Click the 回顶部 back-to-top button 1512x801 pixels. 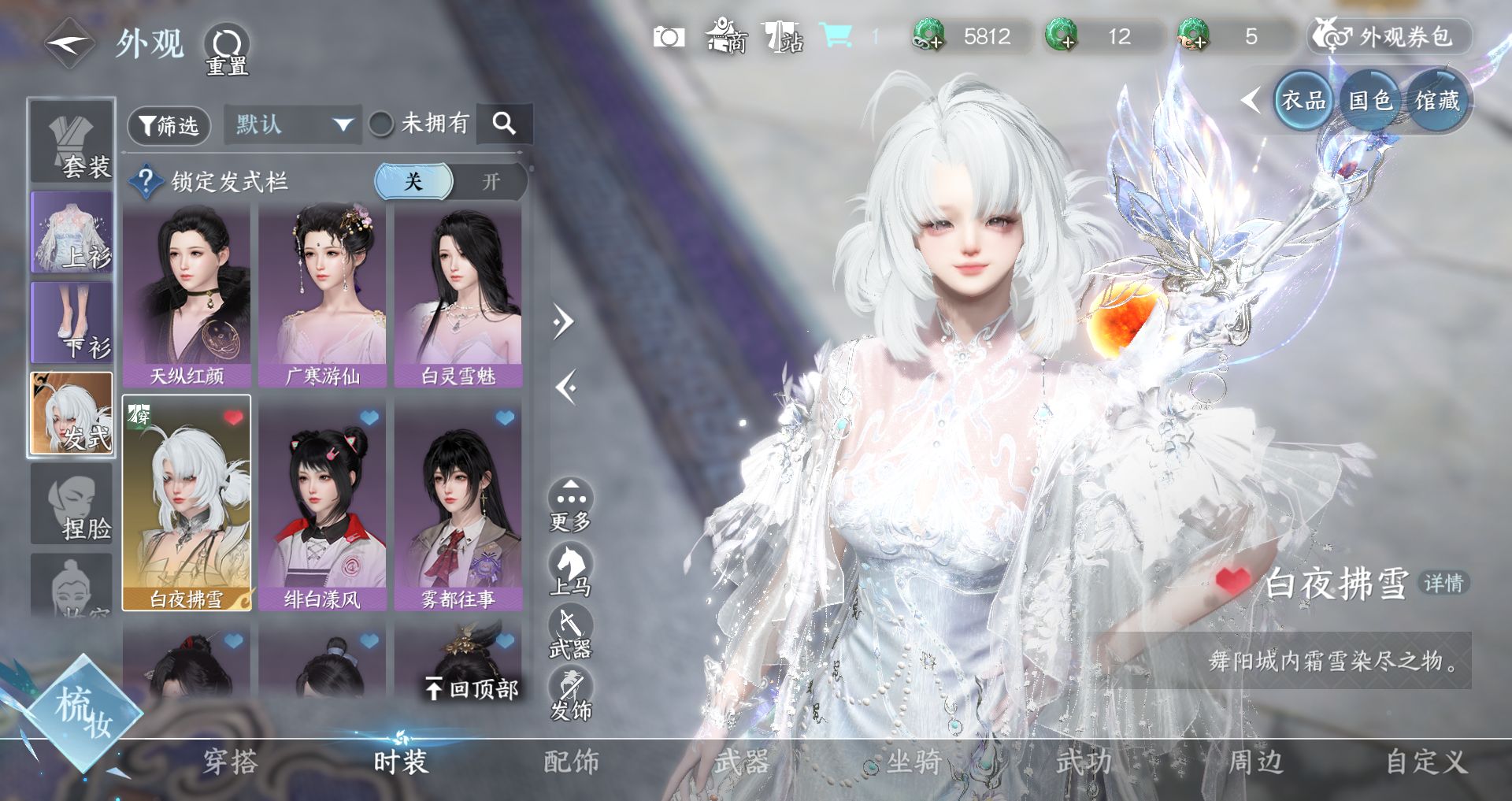[472, 689]
